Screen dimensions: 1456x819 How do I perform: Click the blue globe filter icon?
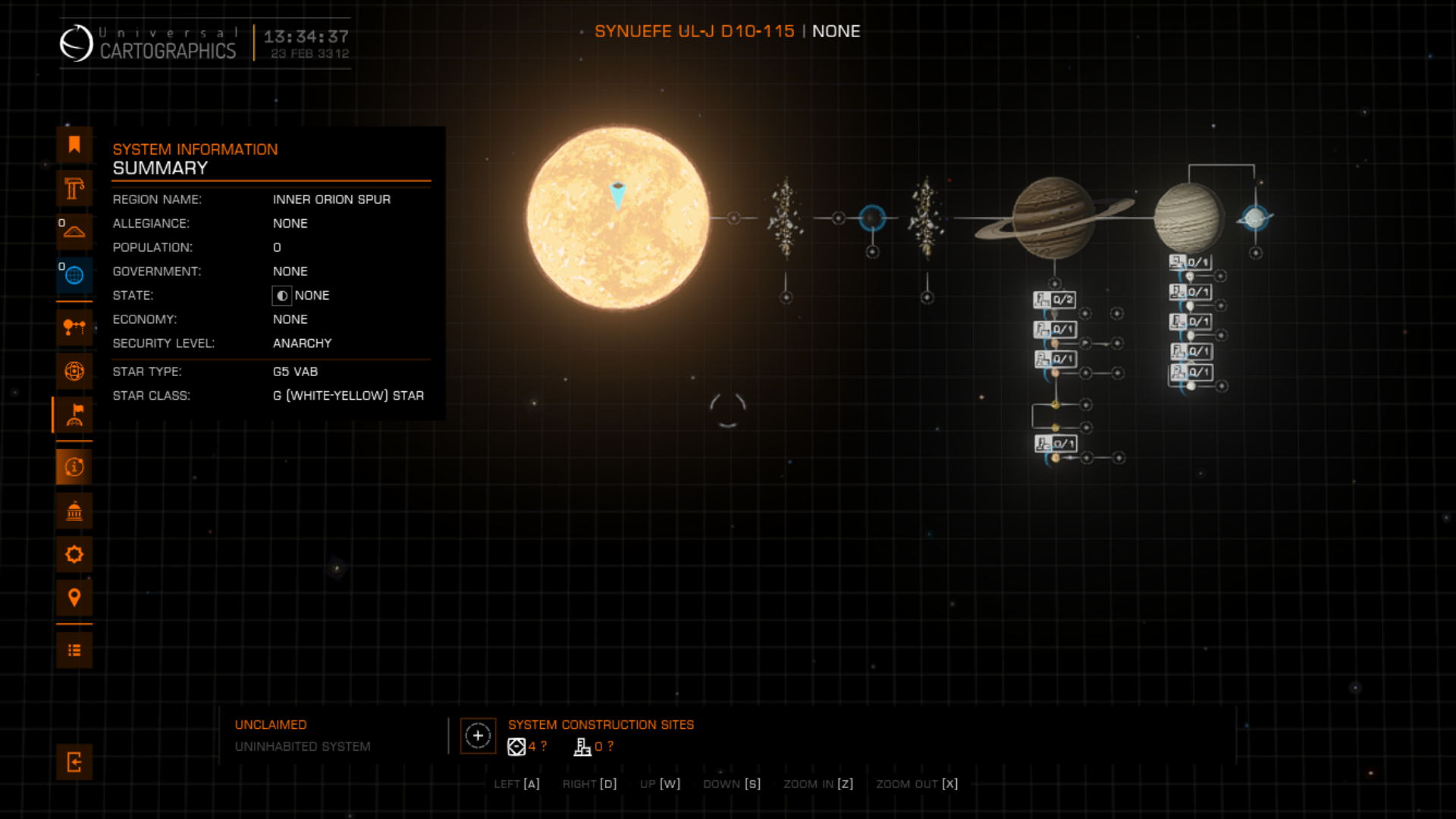[x=74, y=275]
